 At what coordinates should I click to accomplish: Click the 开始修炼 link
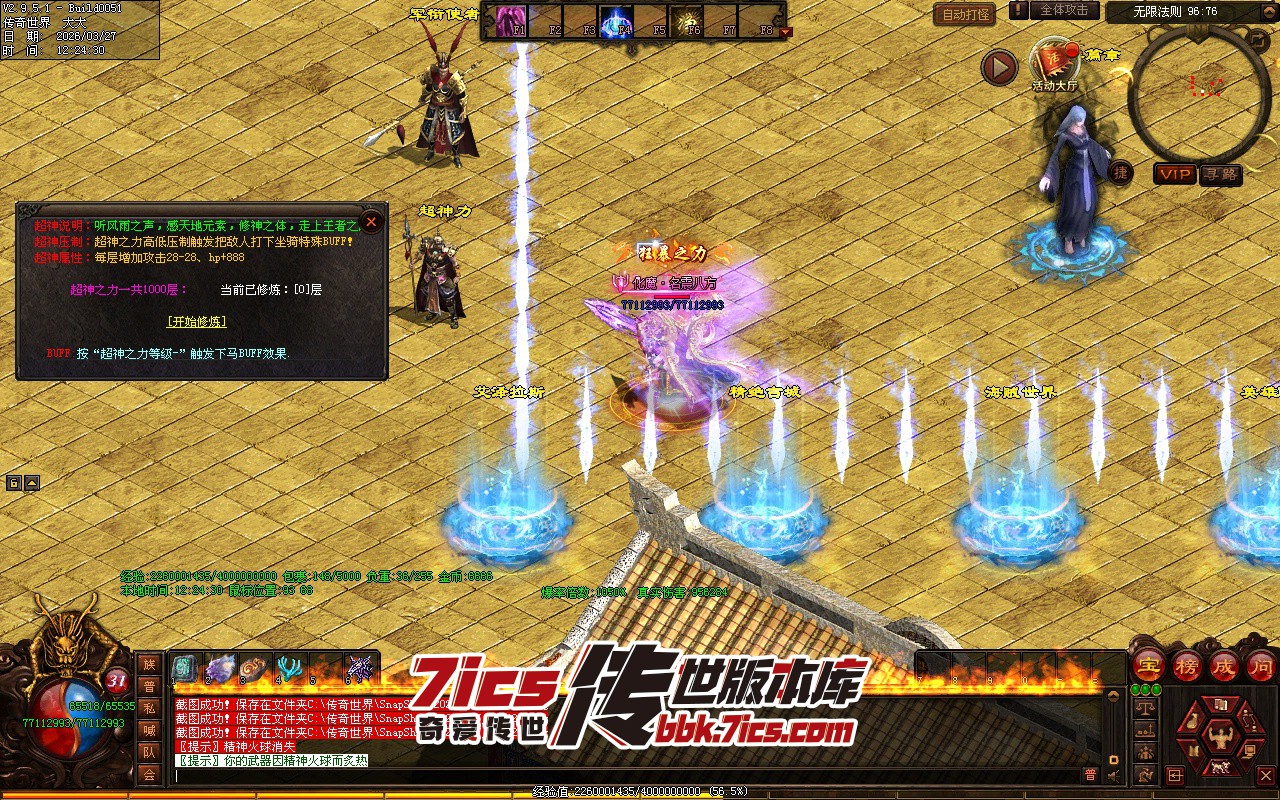[x=196, y=321]
